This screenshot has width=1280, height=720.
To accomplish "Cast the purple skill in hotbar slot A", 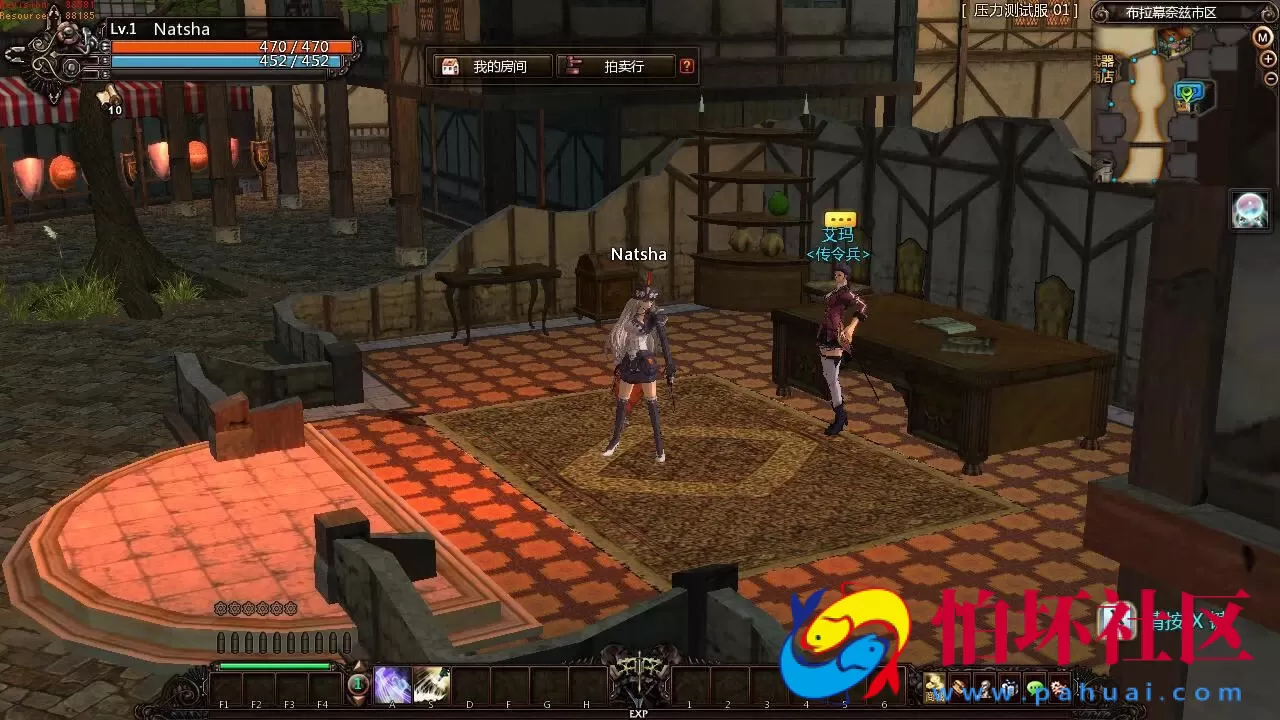I will coord(392,684).
